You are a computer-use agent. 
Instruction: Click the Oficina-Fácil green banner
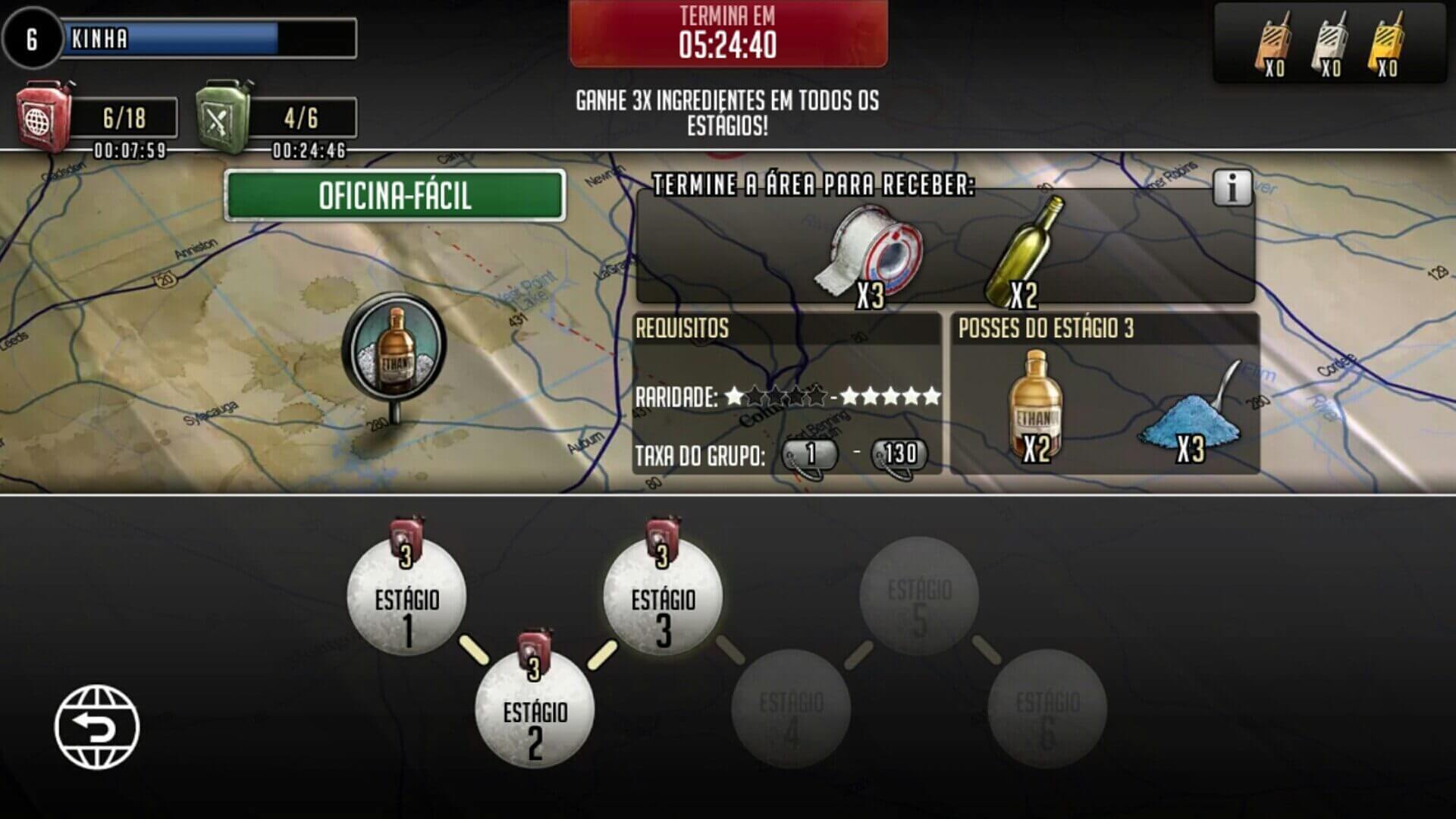[x=395, y=196]
